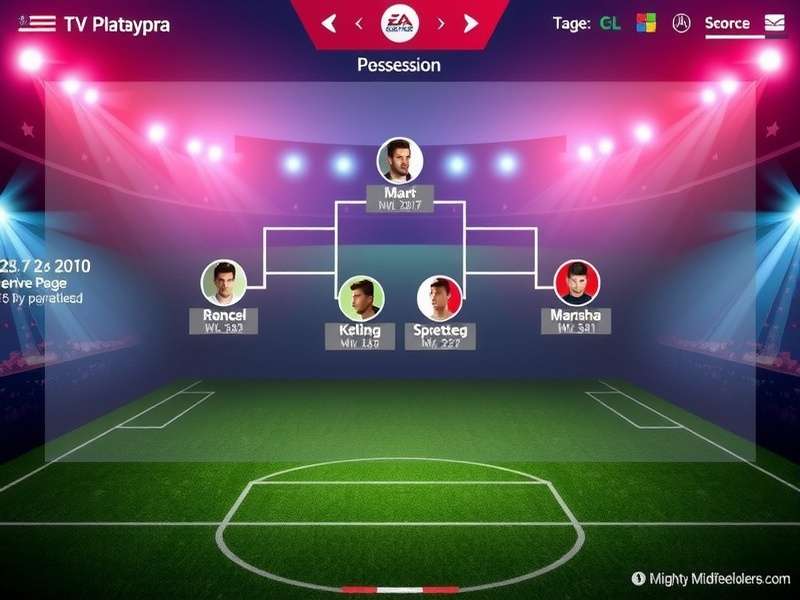Select the Mart player portrait
The width and height of the screenshot is (800, 600).
(400, 160)
